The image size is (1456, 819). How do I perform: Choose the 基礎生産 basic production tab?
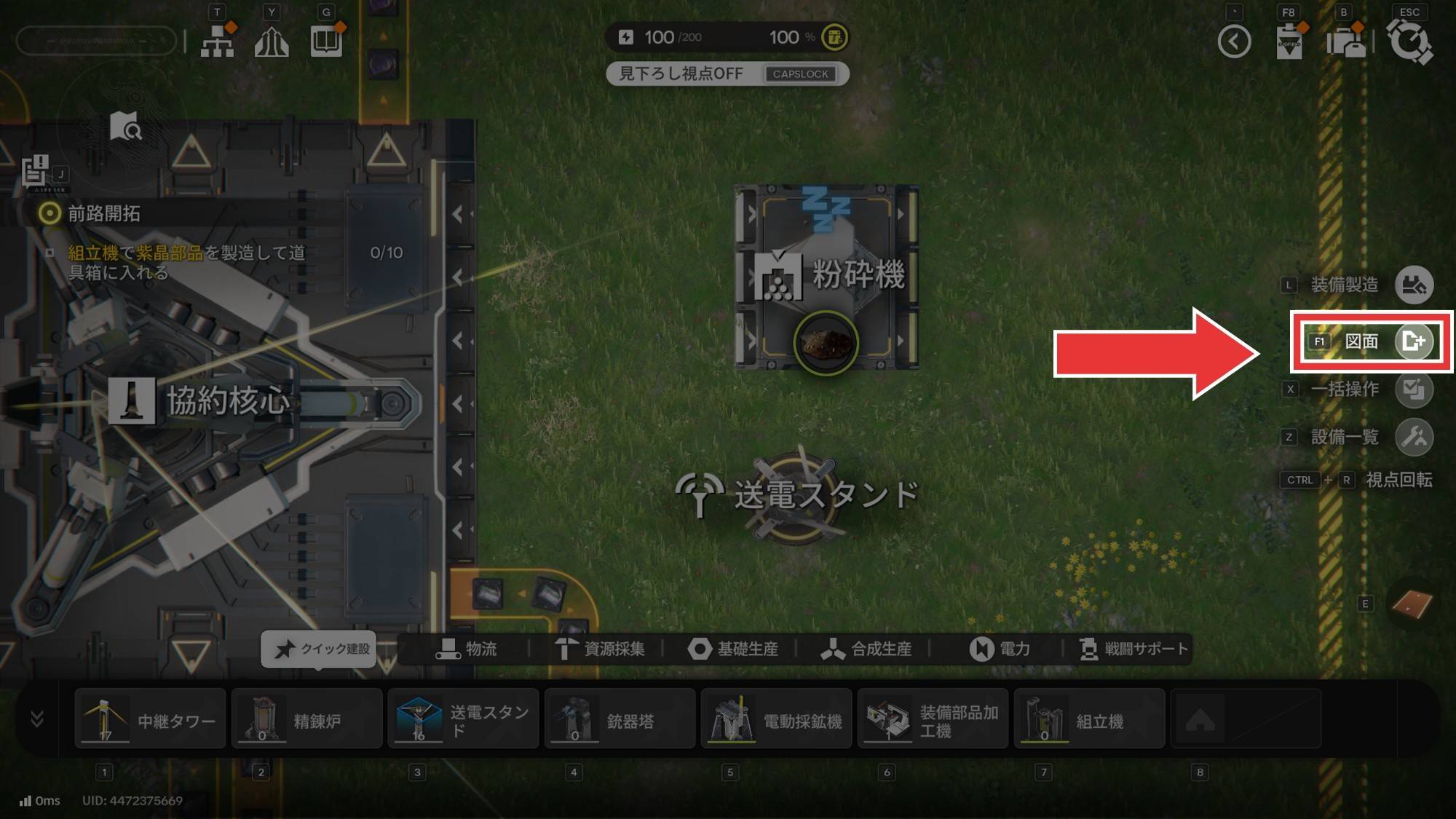point(733,649)
